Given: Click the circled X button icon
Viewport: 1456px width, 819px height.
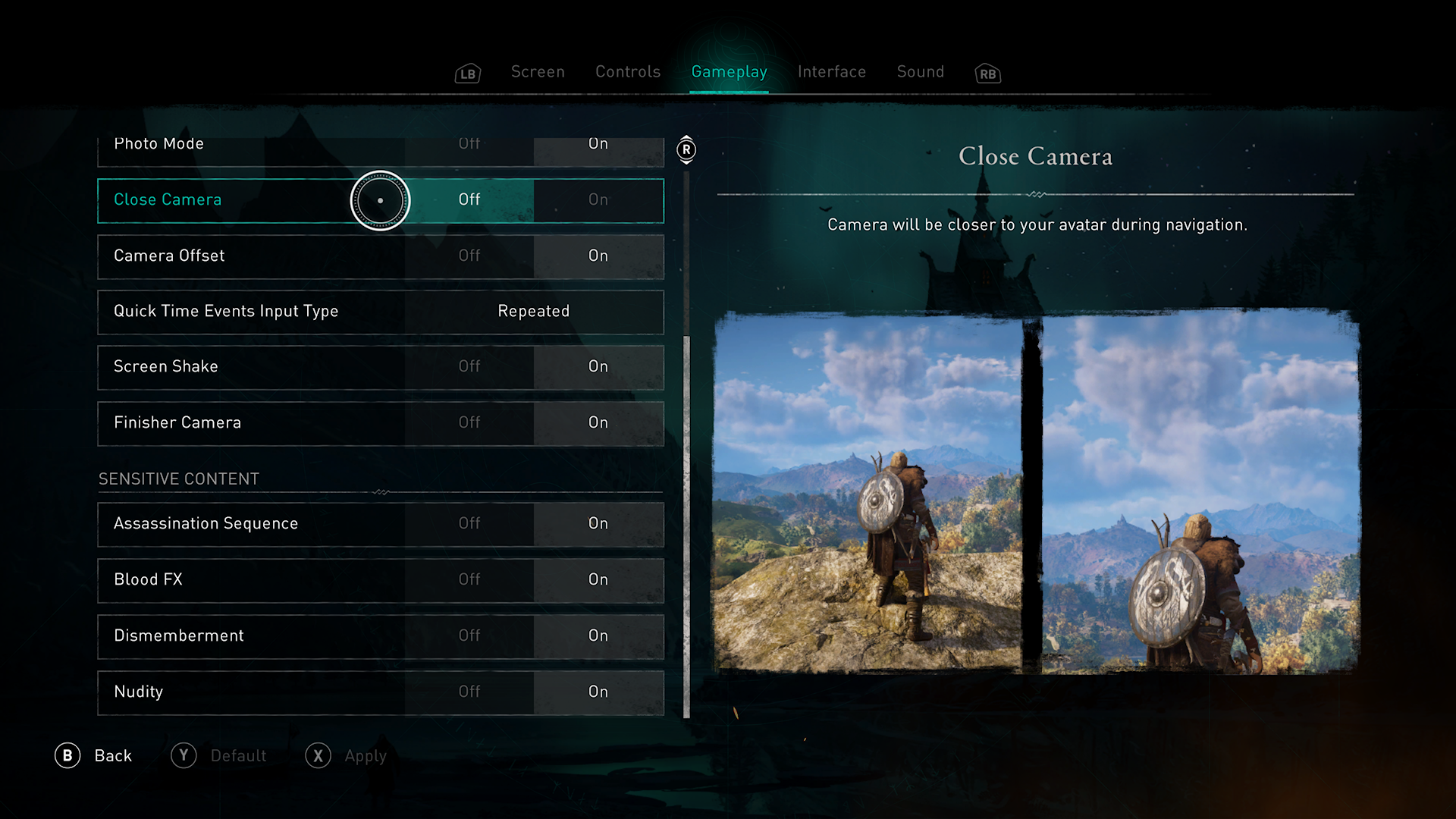Looking at the screenshot, I should click(318, 755).
